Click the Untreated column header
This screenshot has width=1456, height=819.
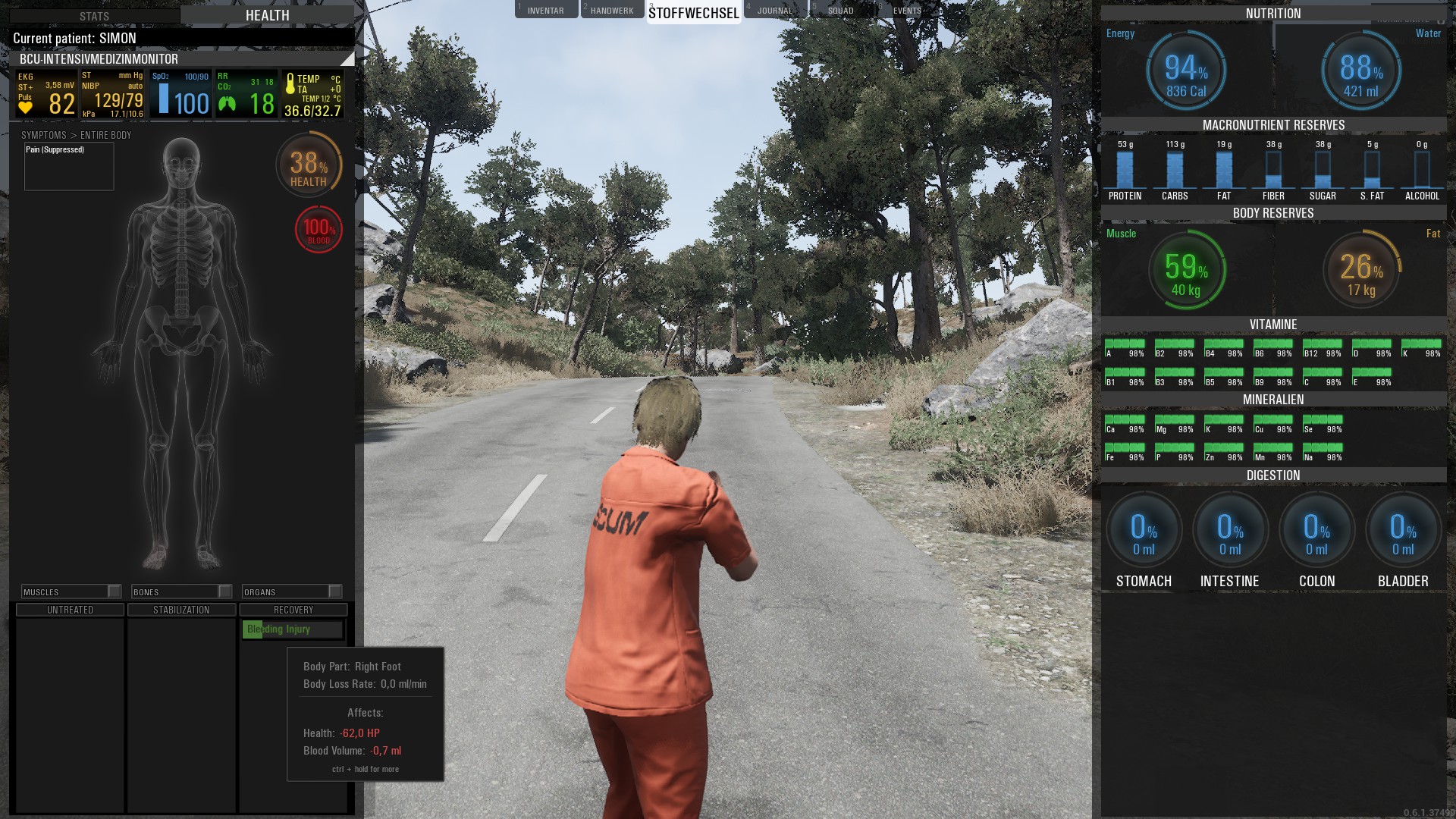(x=70, y=610)
